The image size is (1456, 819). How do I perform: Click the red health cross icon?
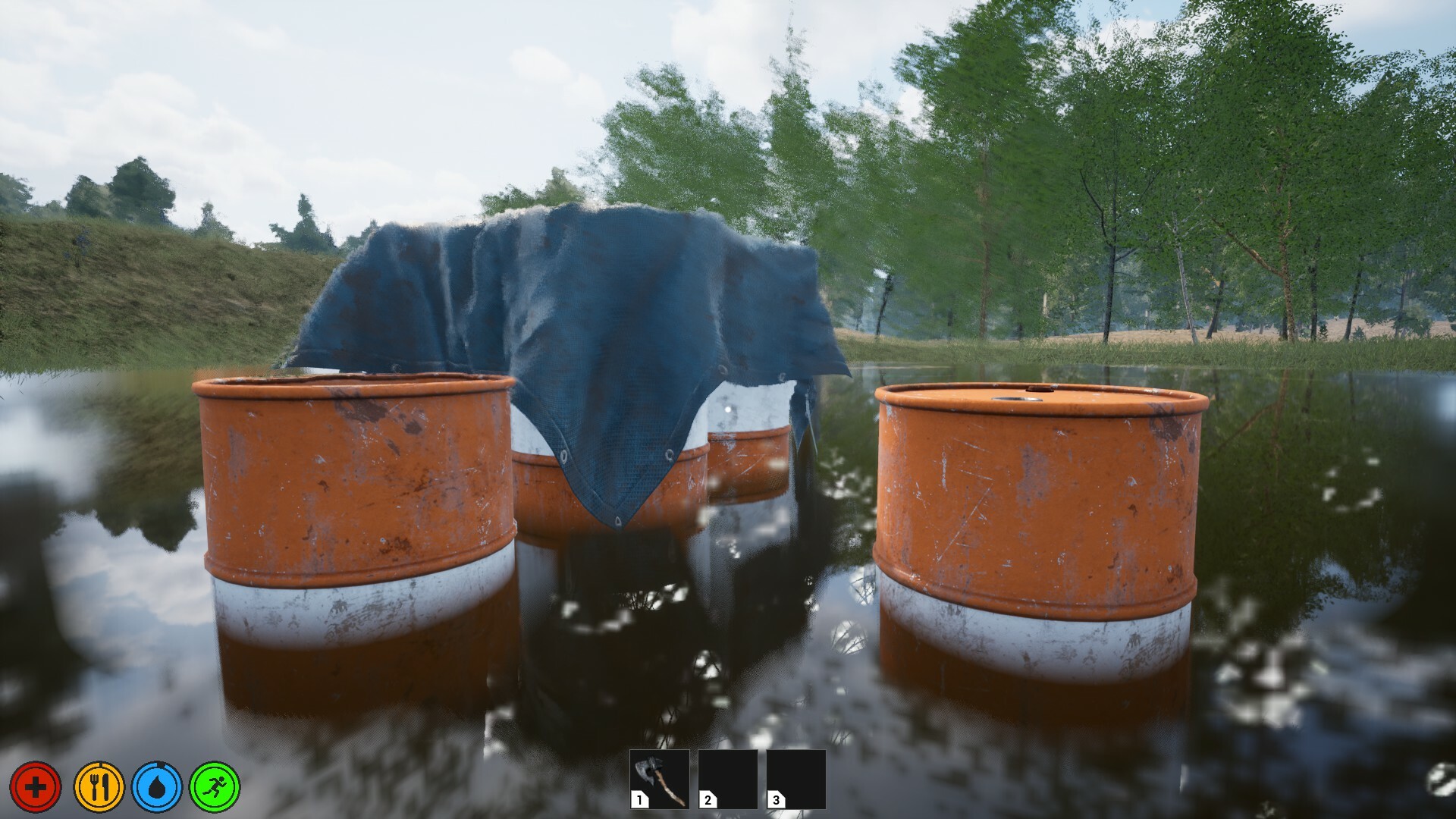[x=36, y=786]
